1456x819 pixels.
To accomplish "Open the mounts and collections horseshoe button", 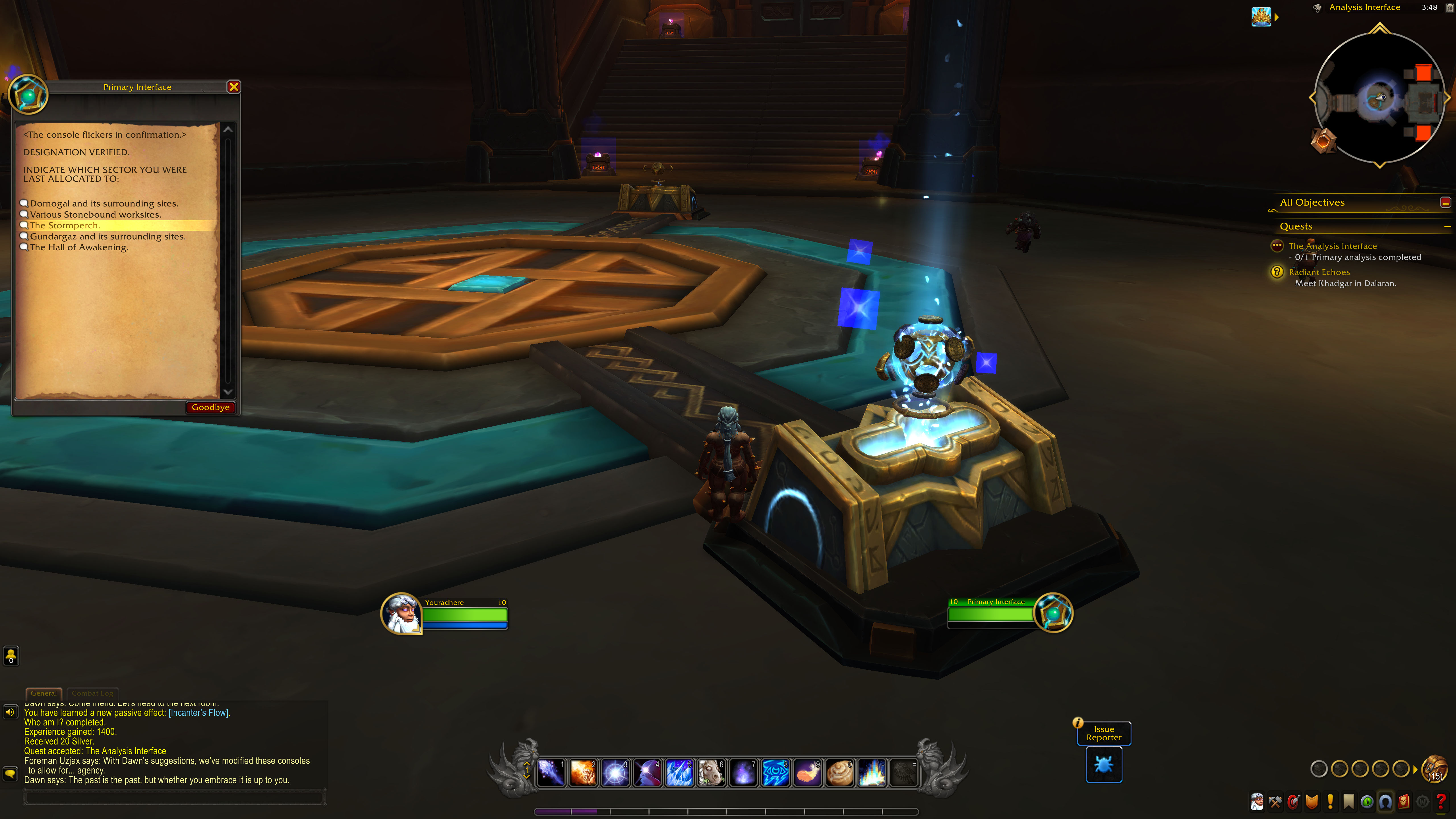I will tap(1385, 801).
